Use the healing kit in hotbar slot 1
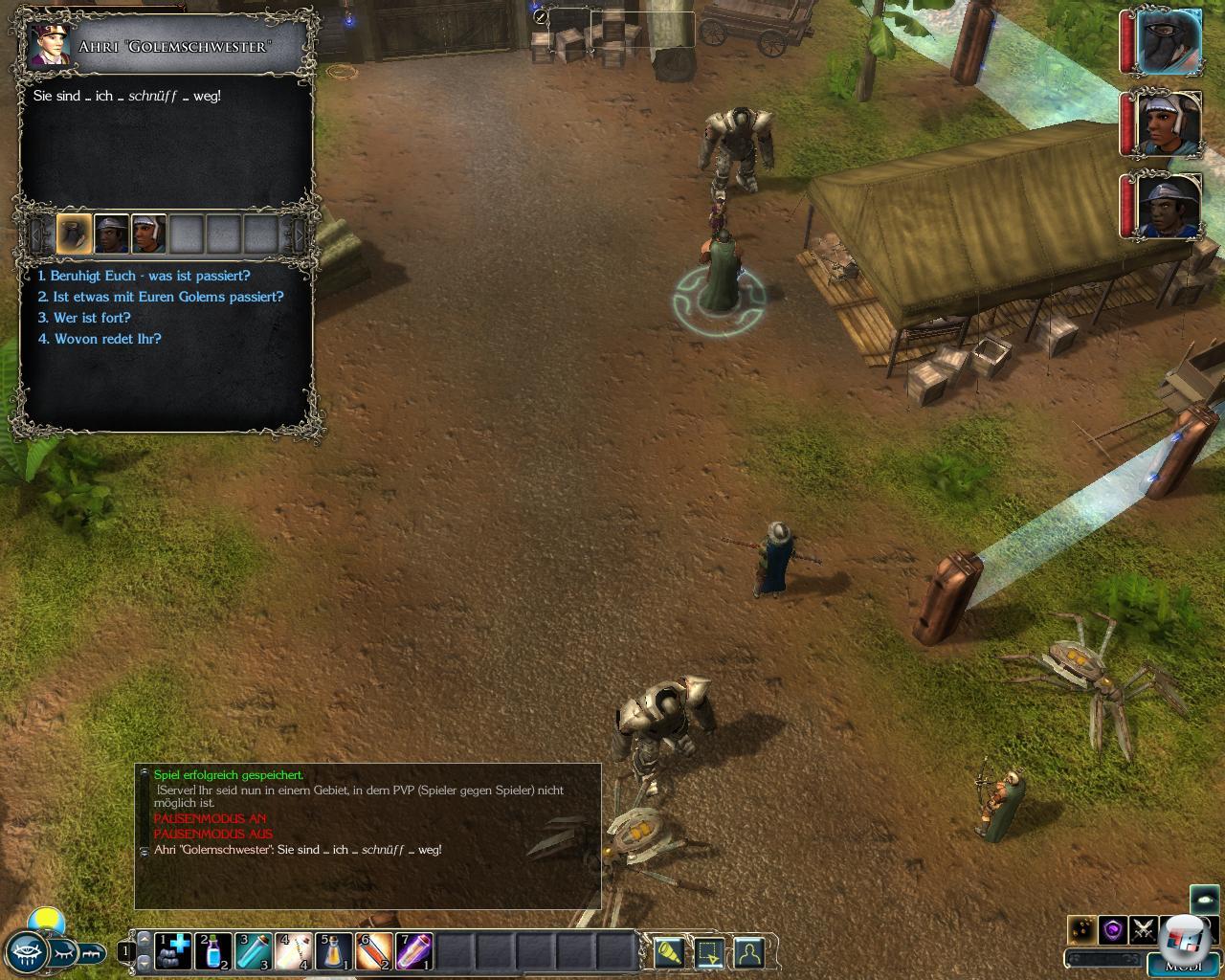1225x980 pixels. 173,951
